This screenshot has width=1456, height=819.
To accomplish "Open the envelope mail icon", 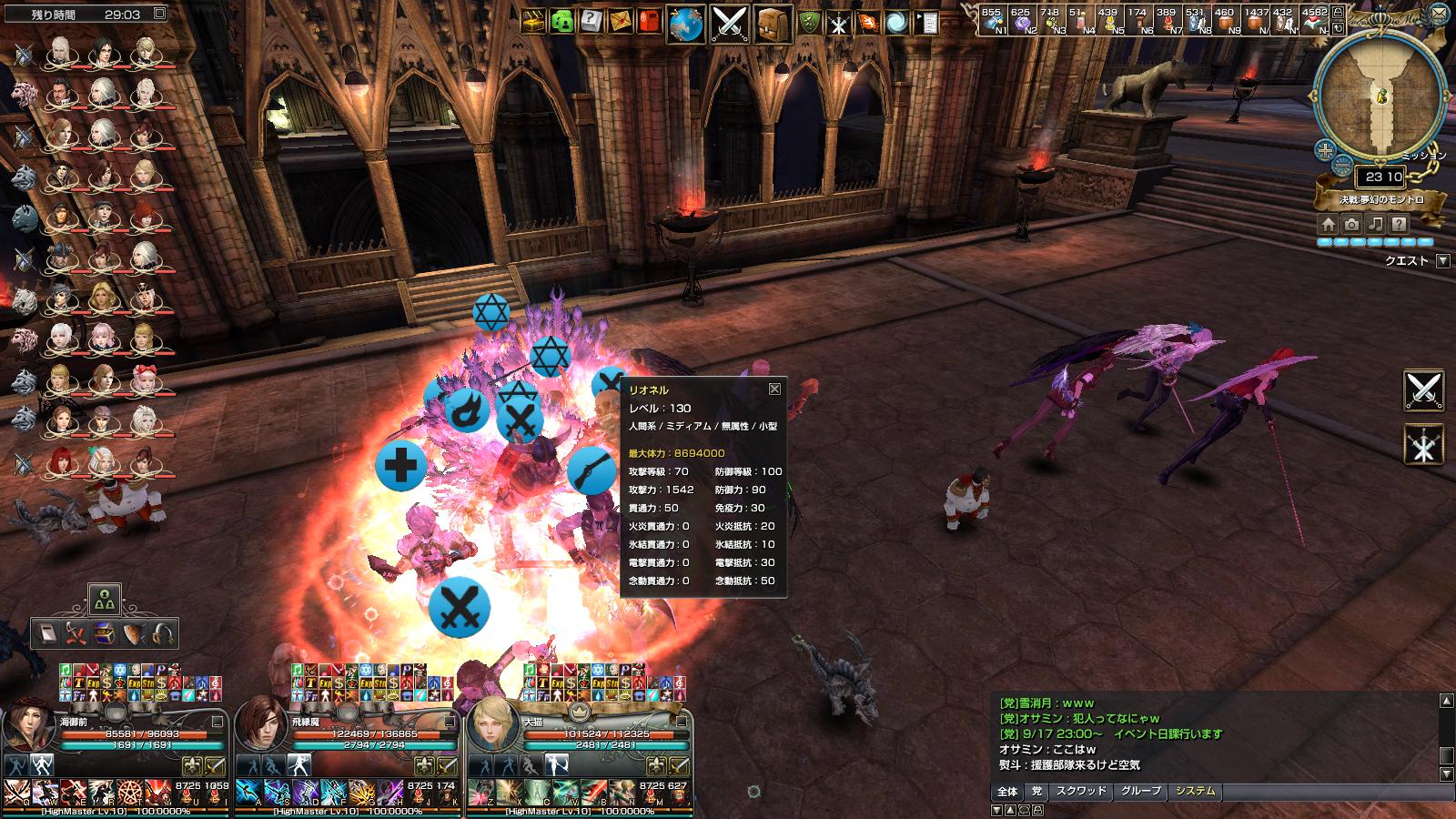I will pyautogui.click(x=621, y=21).
